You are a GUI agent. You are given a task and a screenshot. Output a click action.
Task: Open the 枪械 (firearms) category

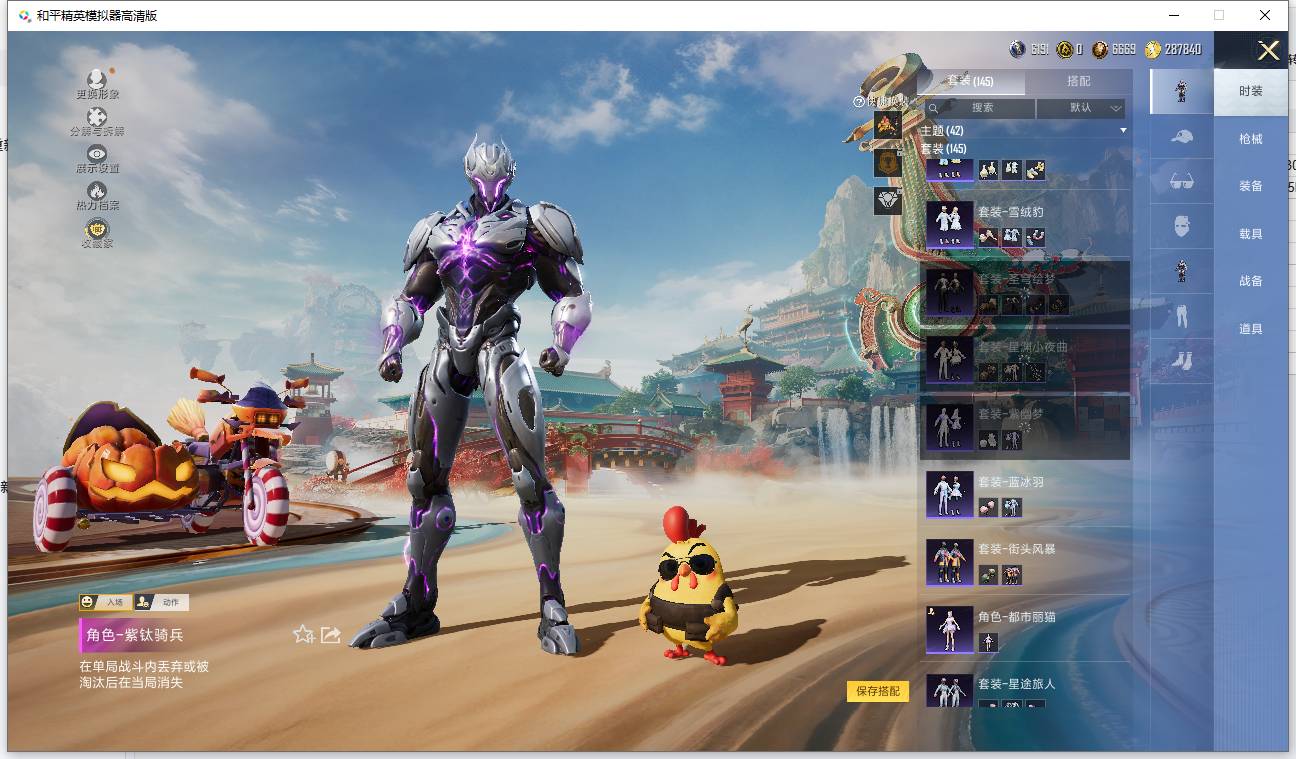click(x=1250, y=139)
